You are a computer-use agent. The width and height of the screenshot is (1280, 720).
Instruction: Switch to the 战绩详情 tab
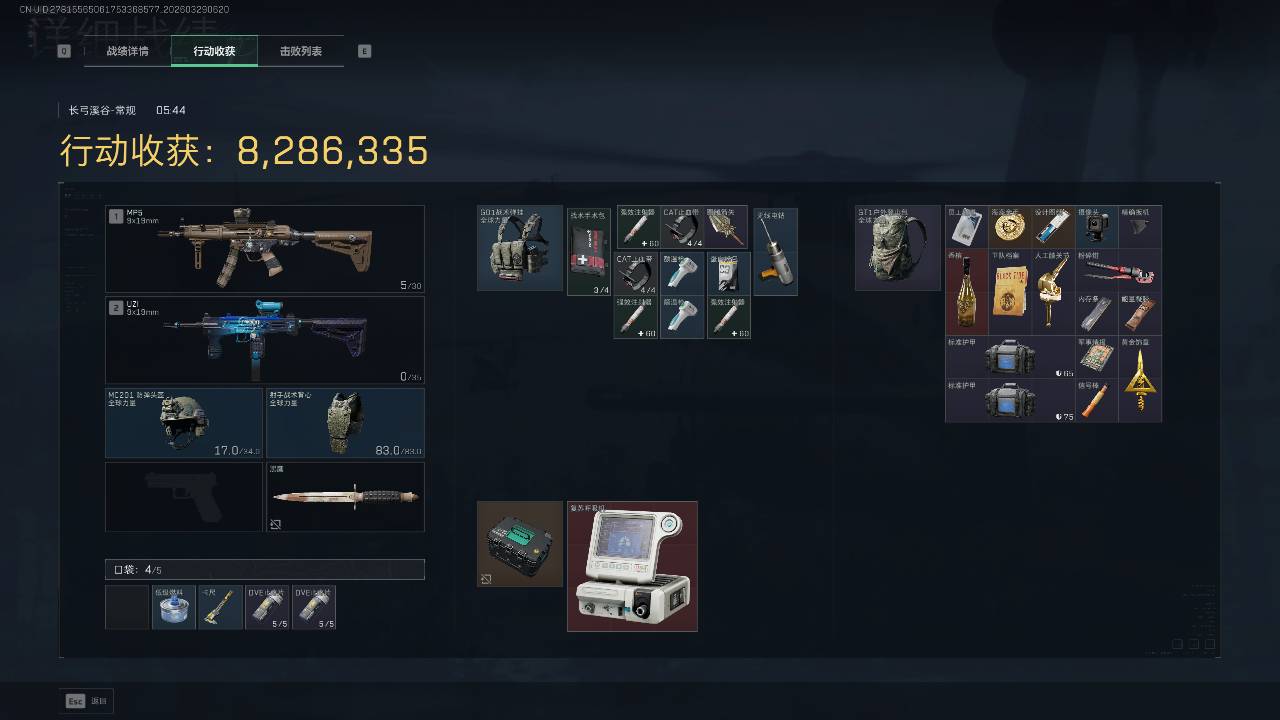coord(127,51)
